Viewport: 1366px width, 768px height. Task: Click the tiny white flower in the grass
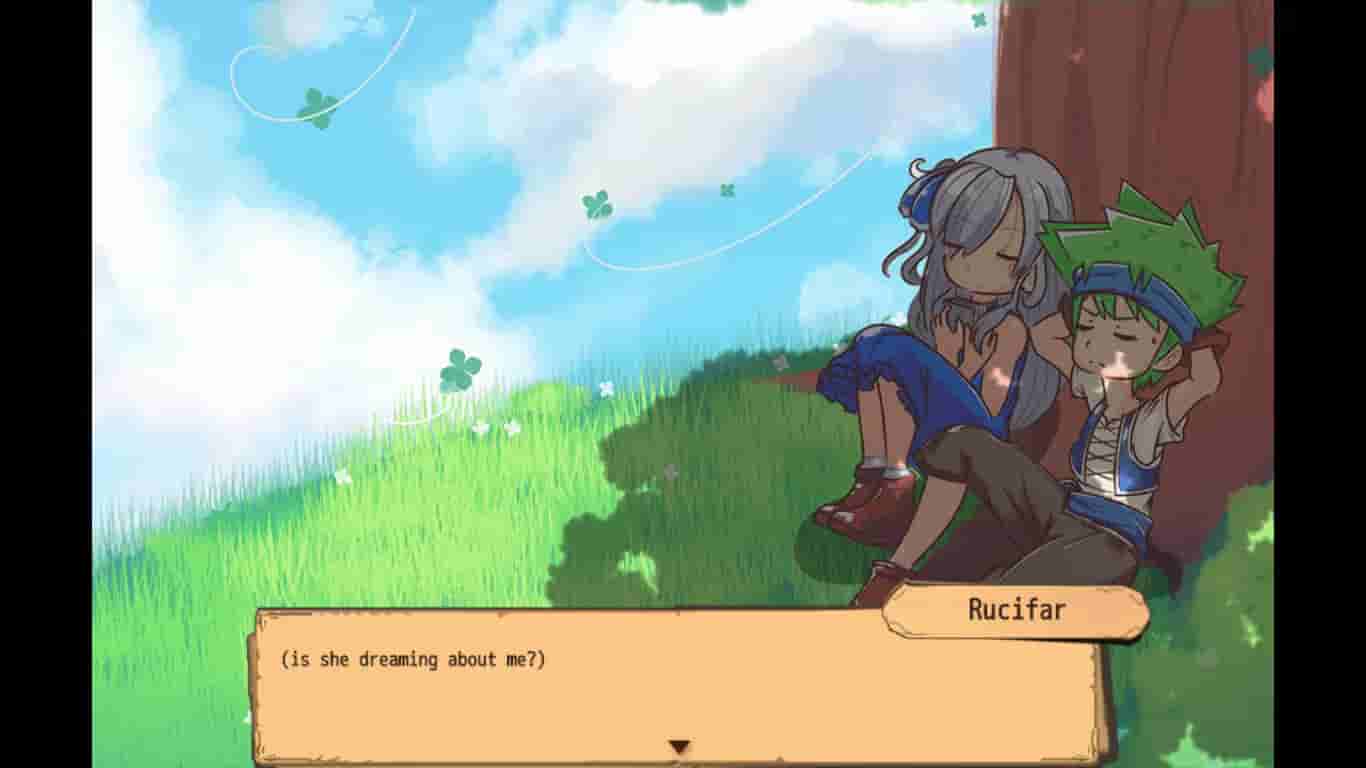click(606, 388)
